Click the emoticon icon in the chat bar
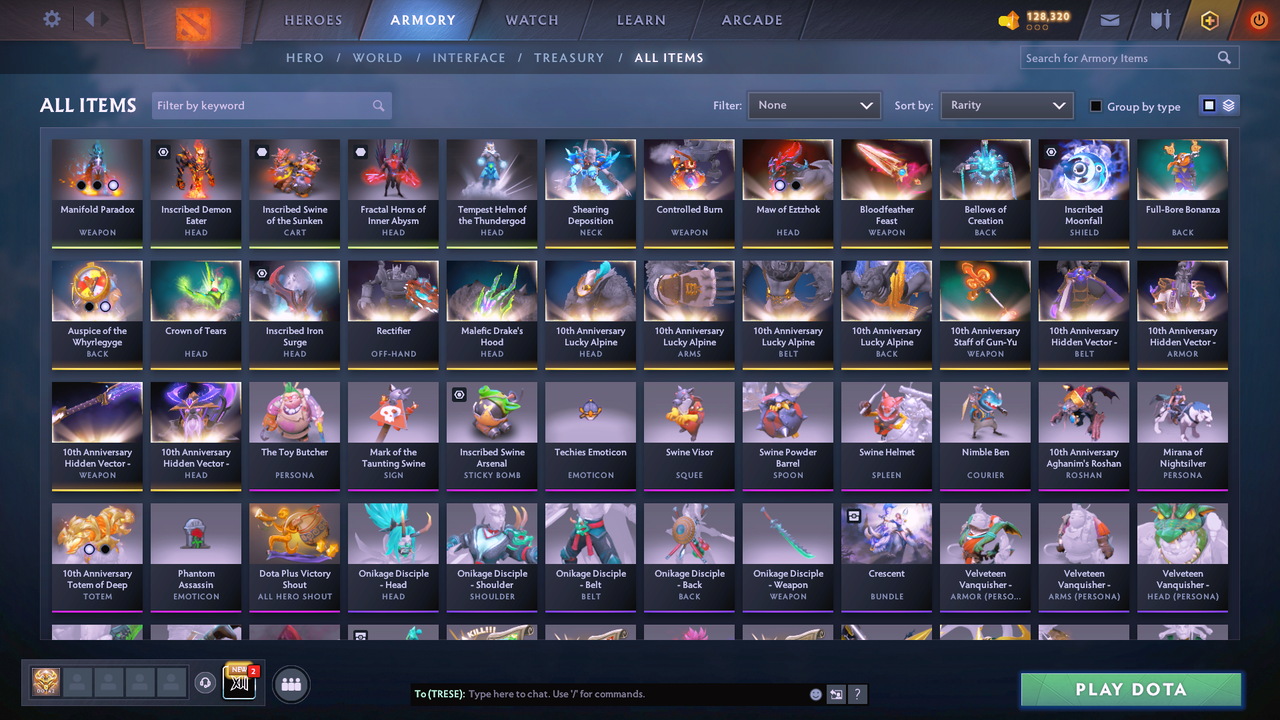 click(x=815, y=694)
